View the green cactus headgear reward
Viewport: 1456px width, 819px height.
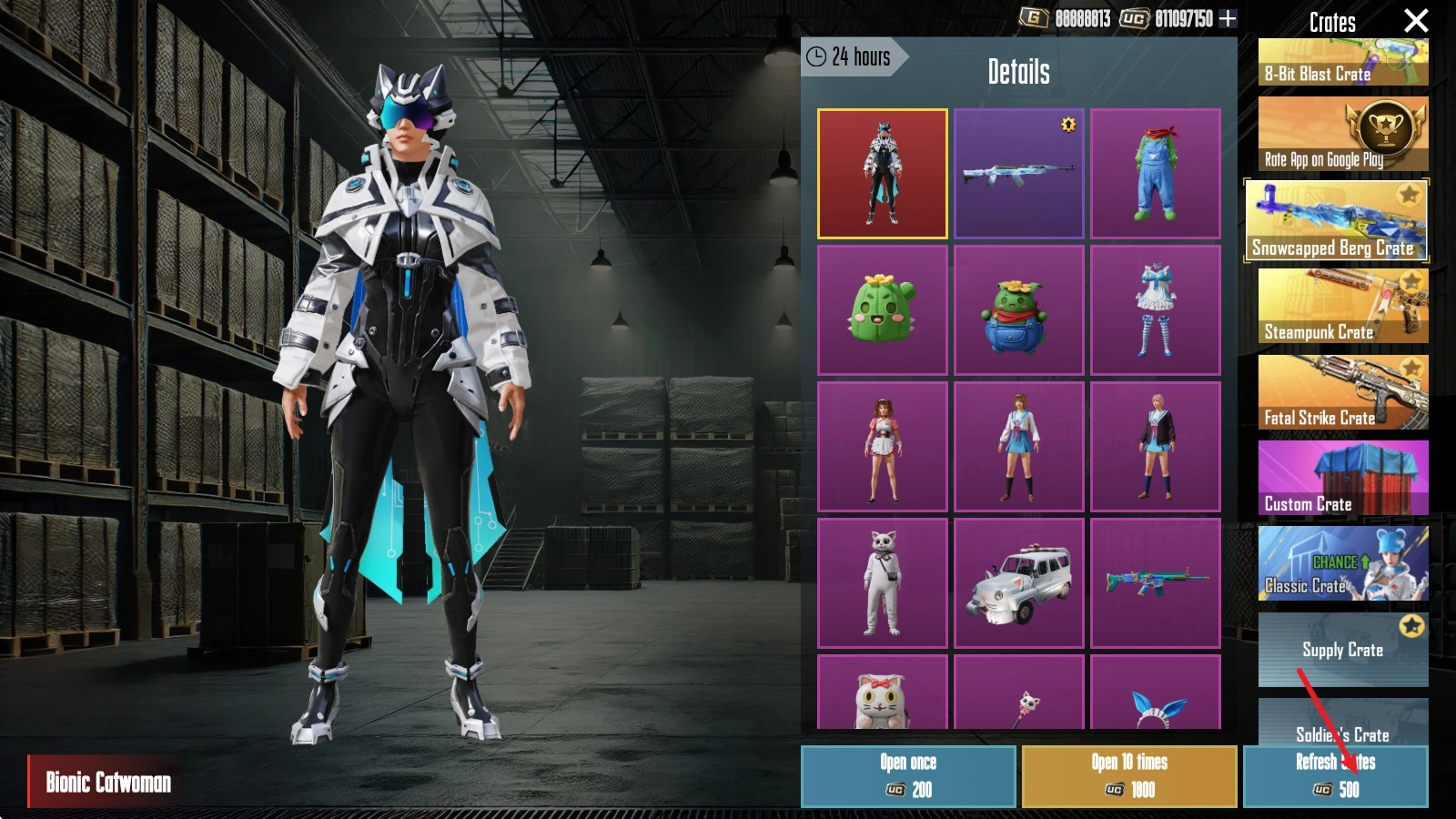point(883,310)
